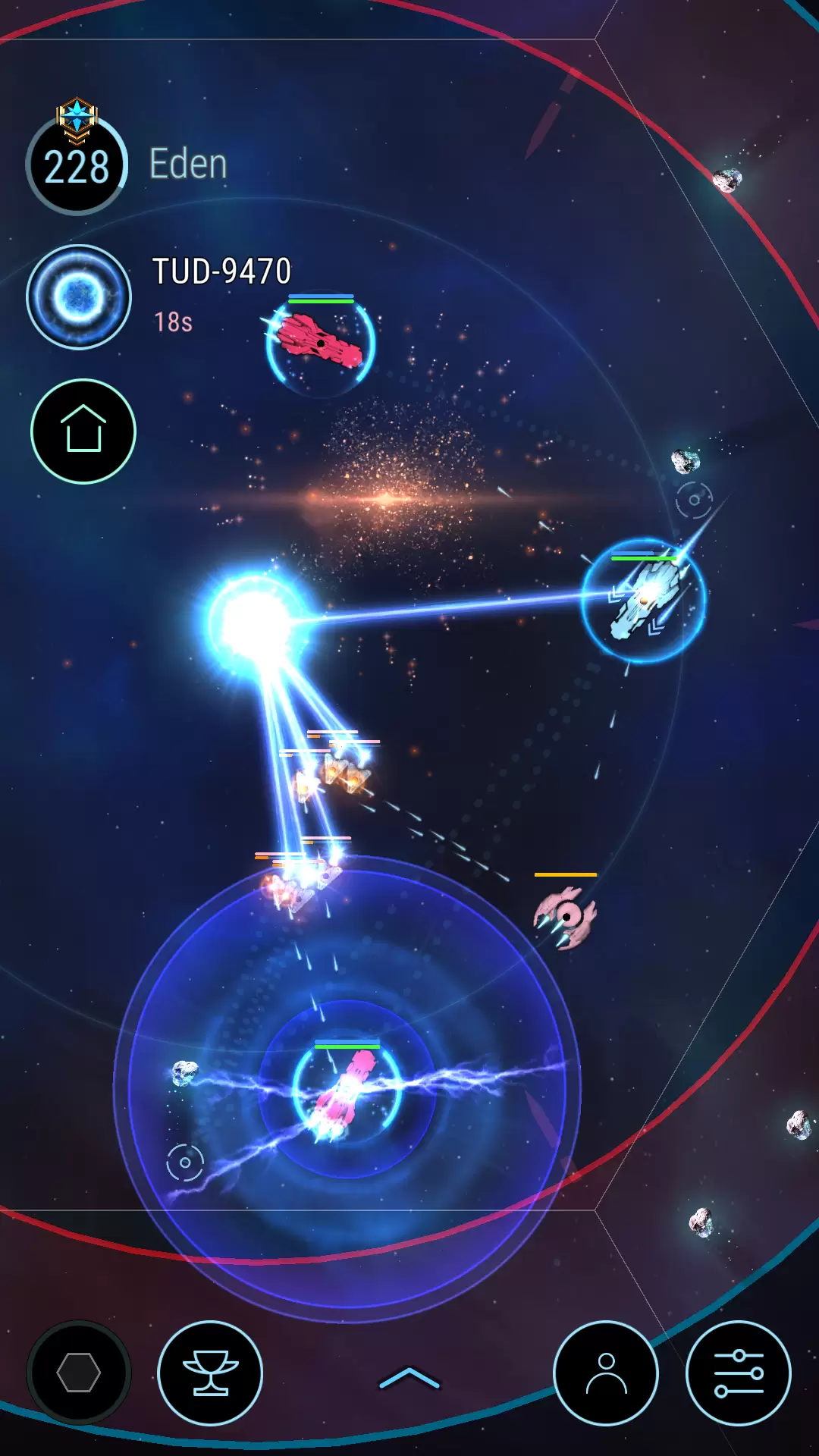819x1456 pixels.
Task: Expand the bottom panel with the up arrow
Action: click(x=409, y=1378)
